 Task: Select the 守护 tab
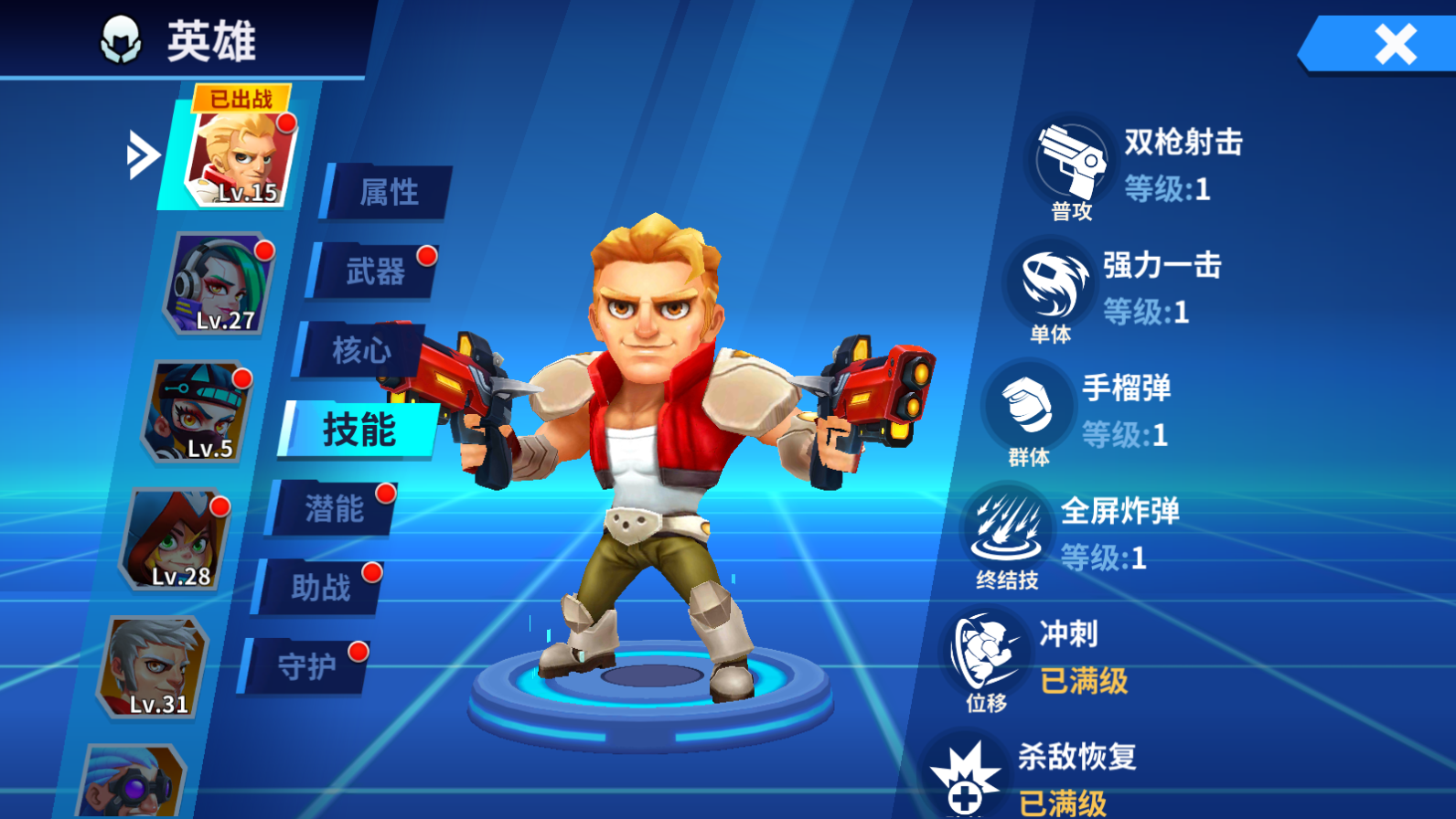306,666
